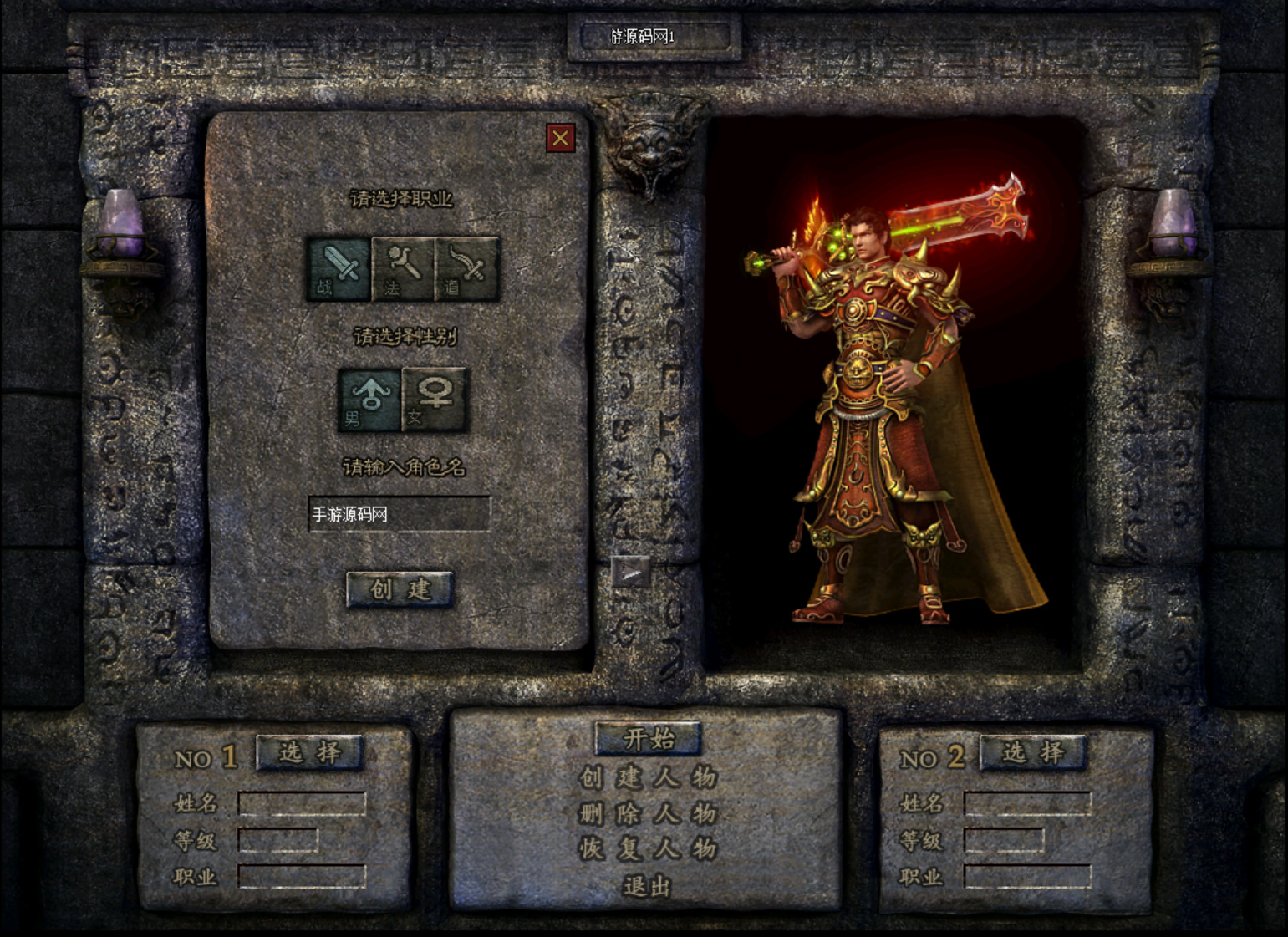Close the character creation panel
This screenshot has height=937, width=1288.
click(560, 138)
